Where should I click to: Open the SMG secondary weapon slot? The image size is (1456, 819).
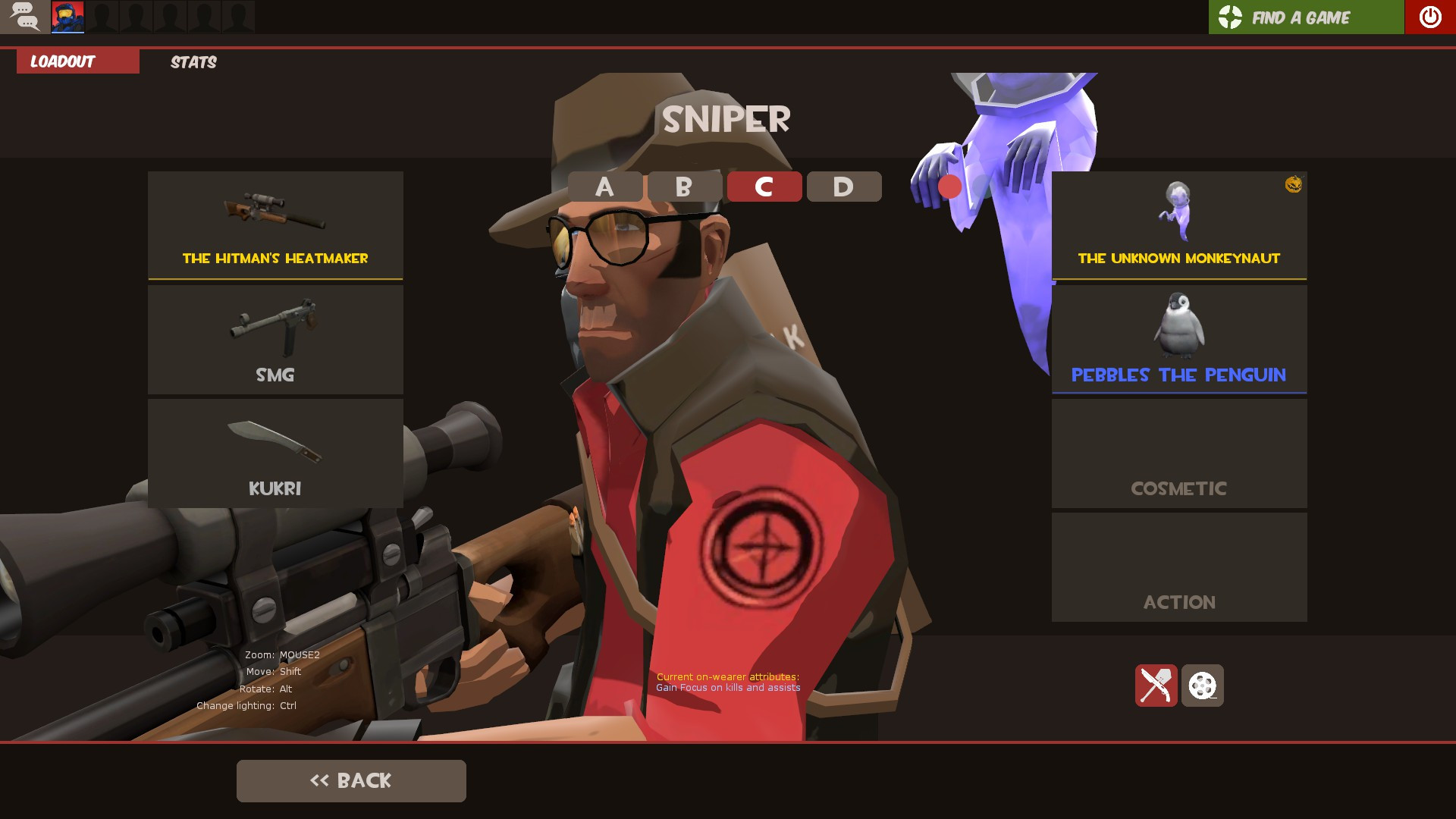[275, 339]
